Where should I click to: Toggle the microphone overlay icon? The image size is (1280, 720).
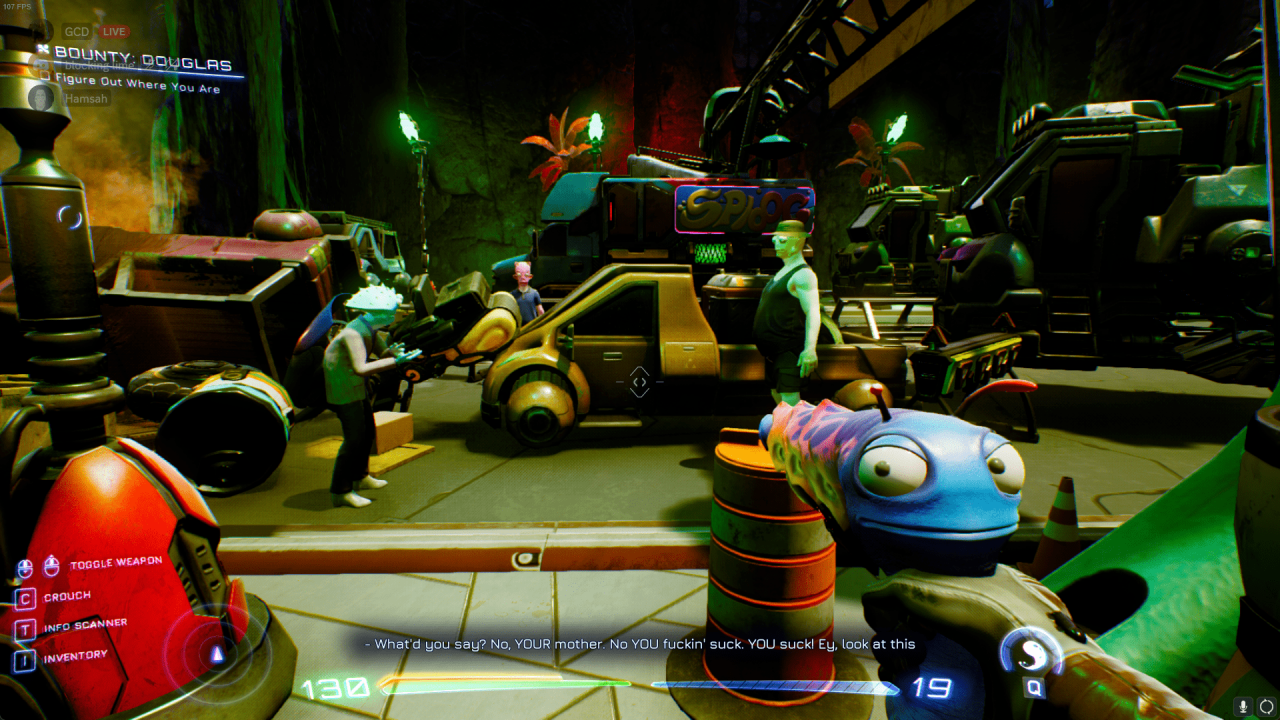[1244, 706]
